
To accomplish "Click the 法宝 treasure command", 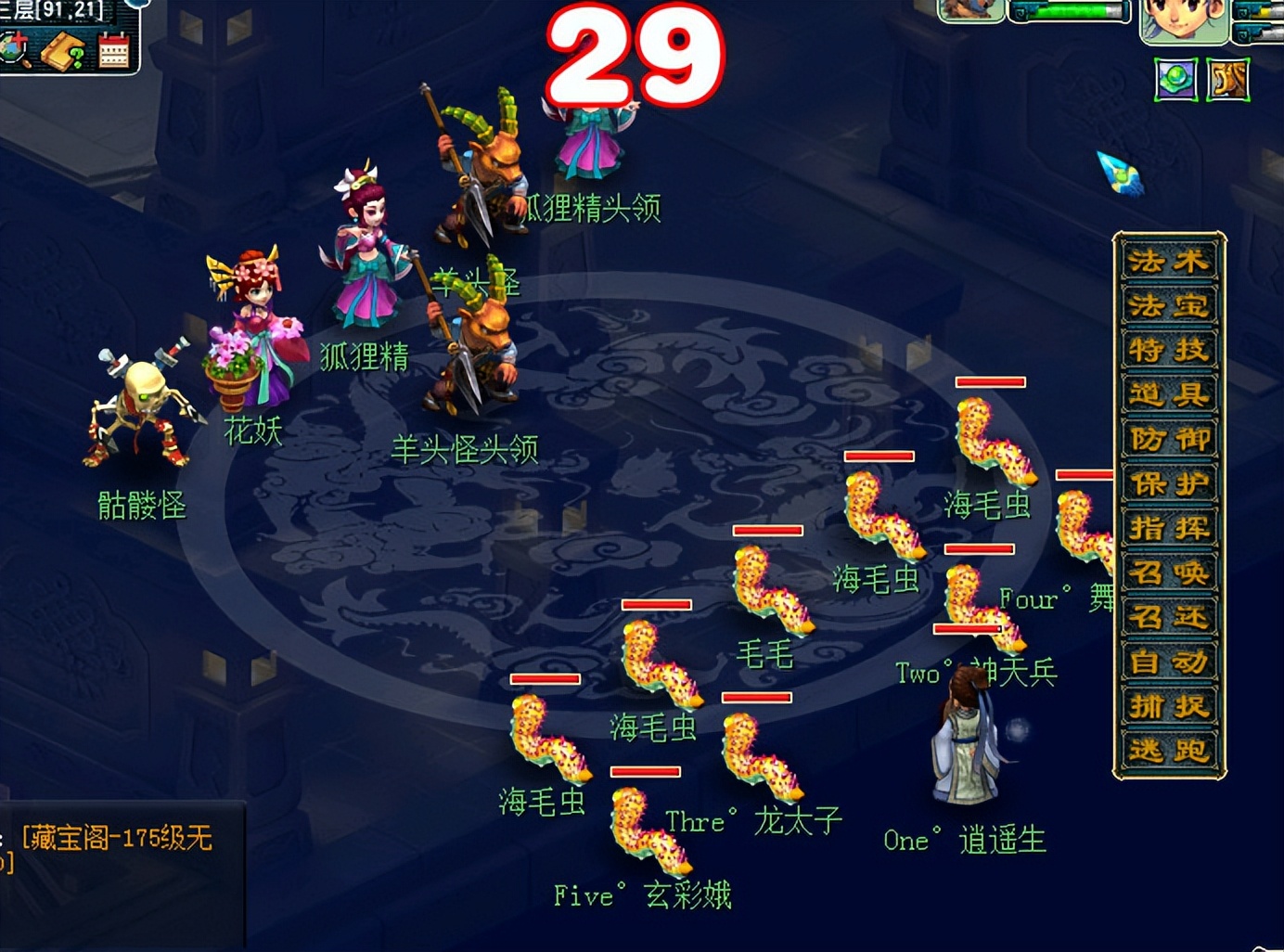I will [1168, 306].
